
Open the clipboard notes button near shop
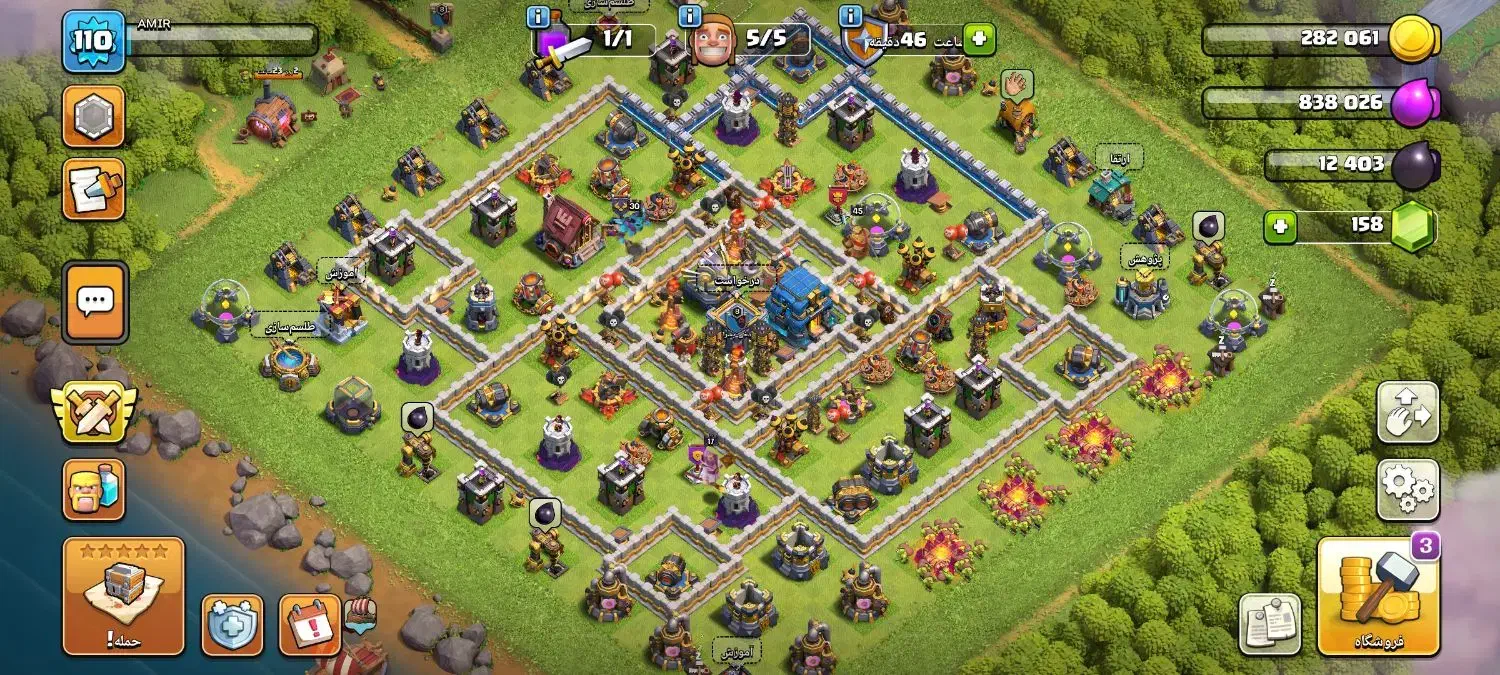point(1270,624)
